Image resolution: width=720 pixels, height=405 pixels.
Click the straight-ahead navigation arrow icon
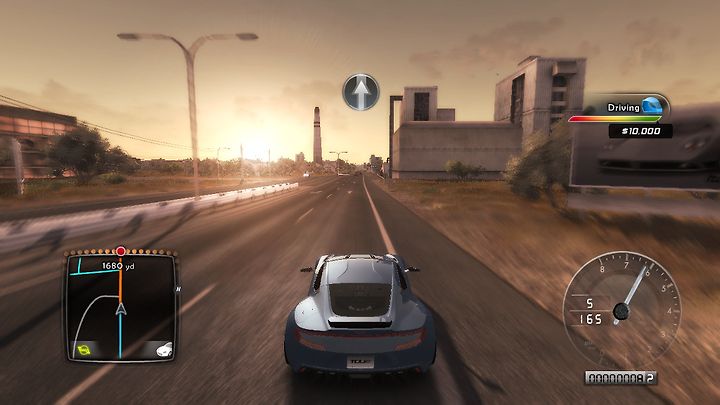361,92
